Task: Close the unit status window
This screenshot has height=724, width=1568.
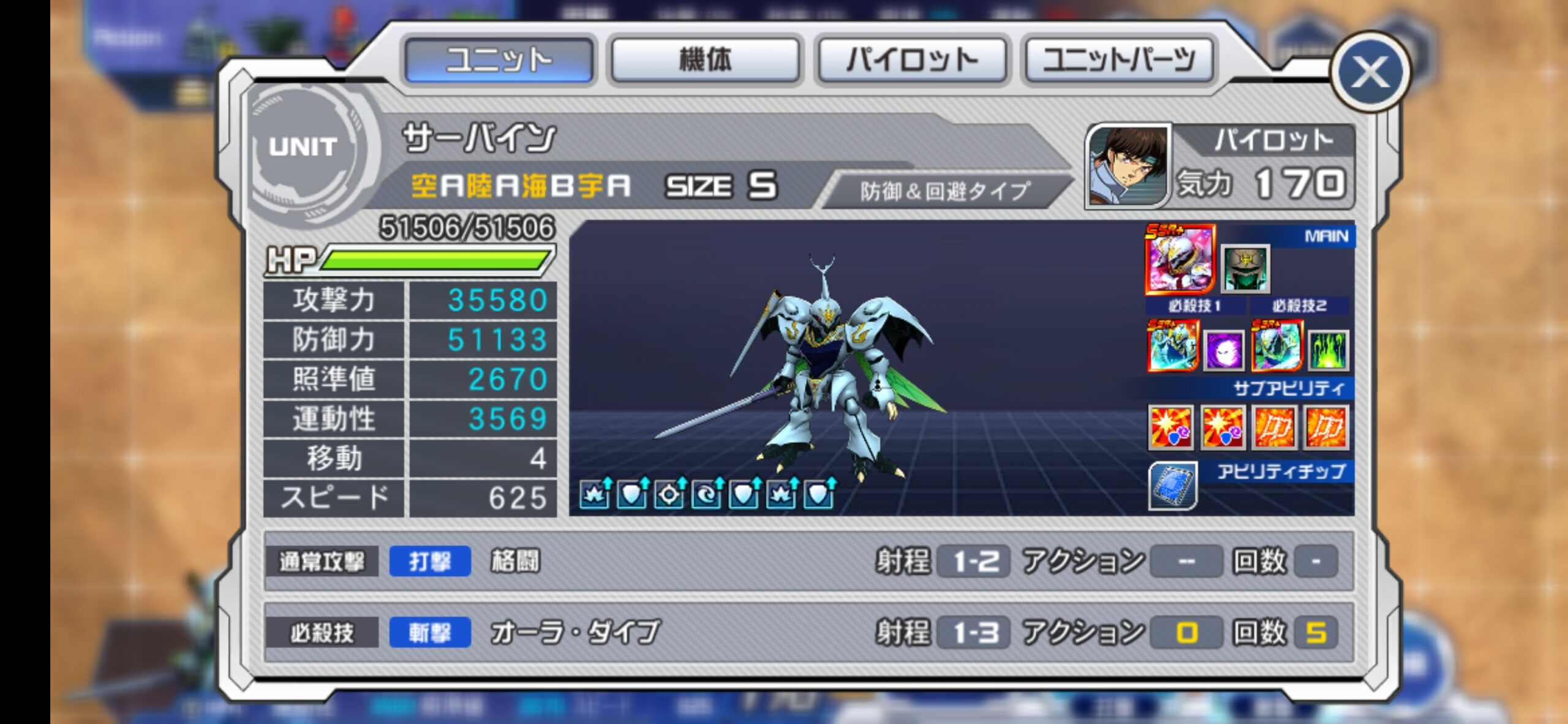Action: point(1370,72)
